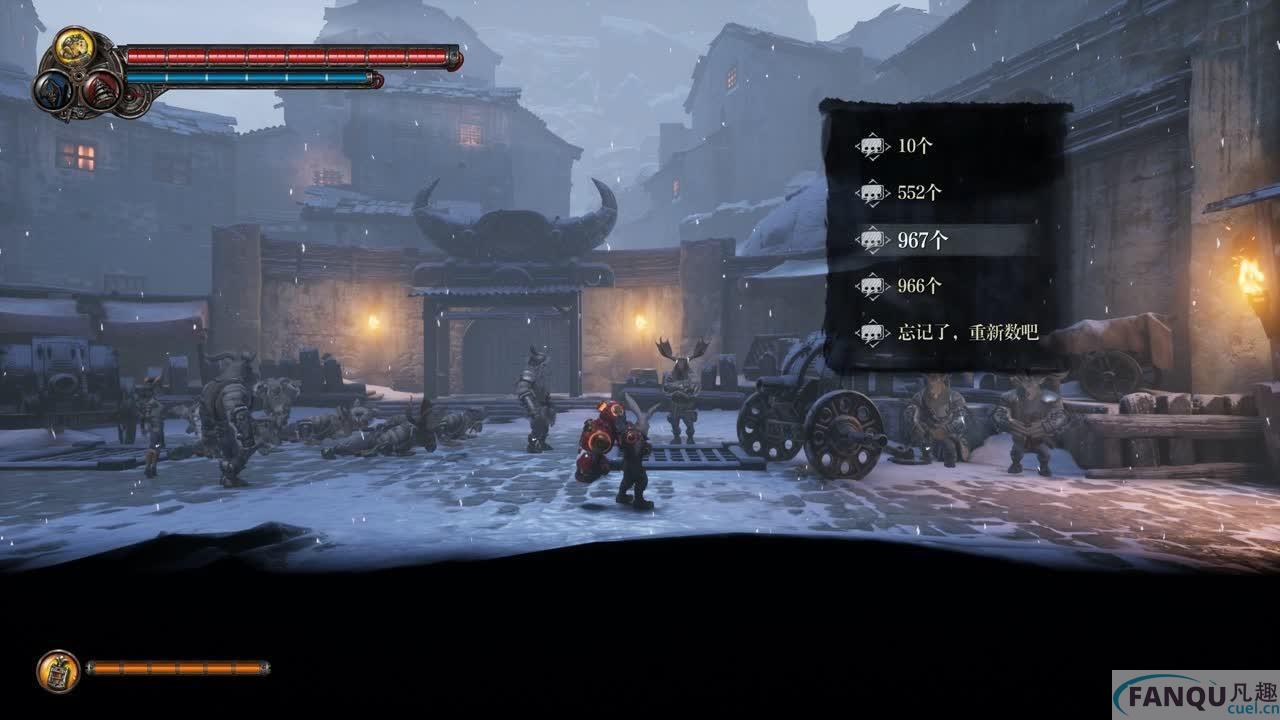Click the gold fist emblem icon
1280x720 pixels.
(74, 46)
